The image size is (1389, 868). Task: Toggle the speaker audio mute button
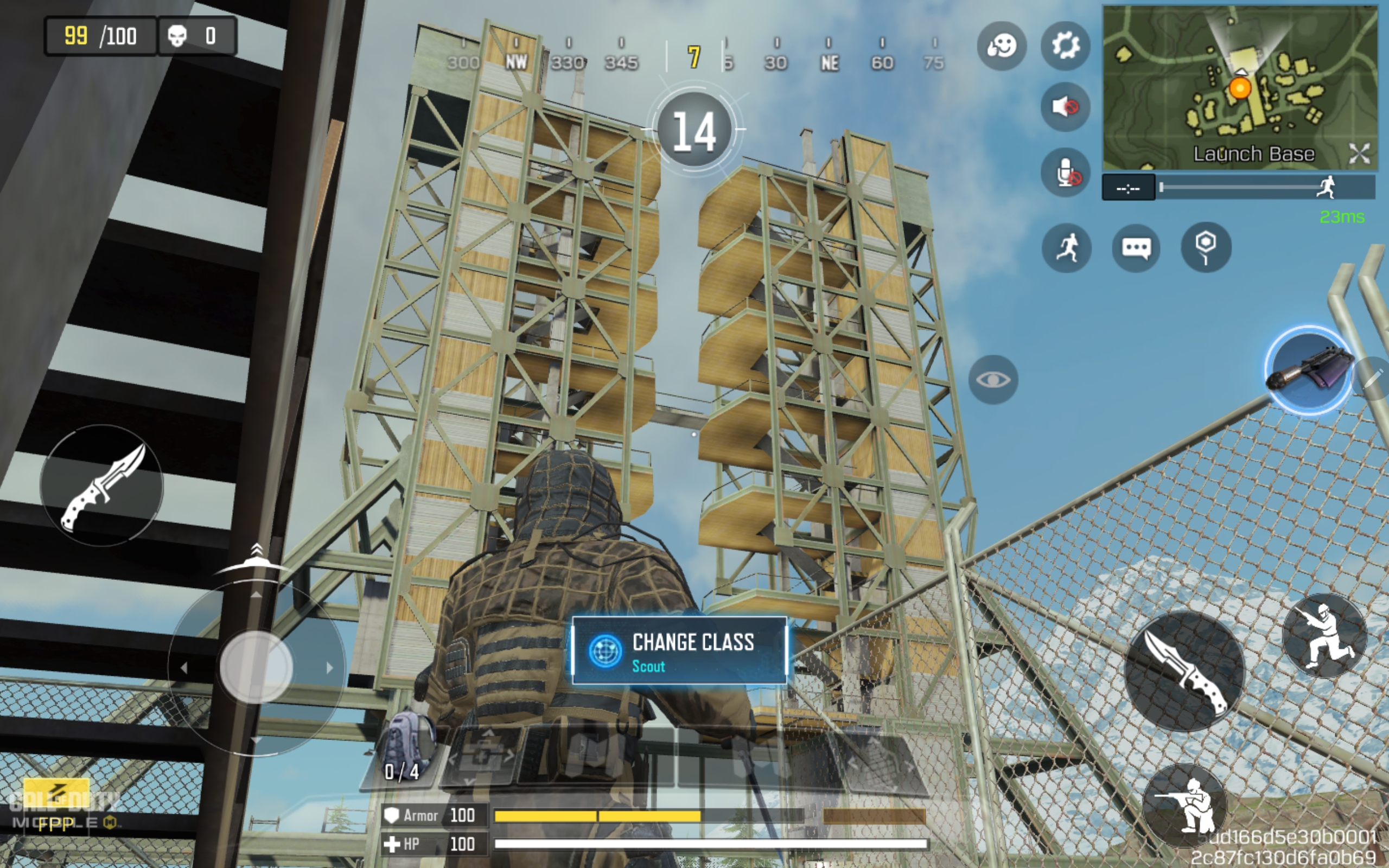tap(1065, 107)
